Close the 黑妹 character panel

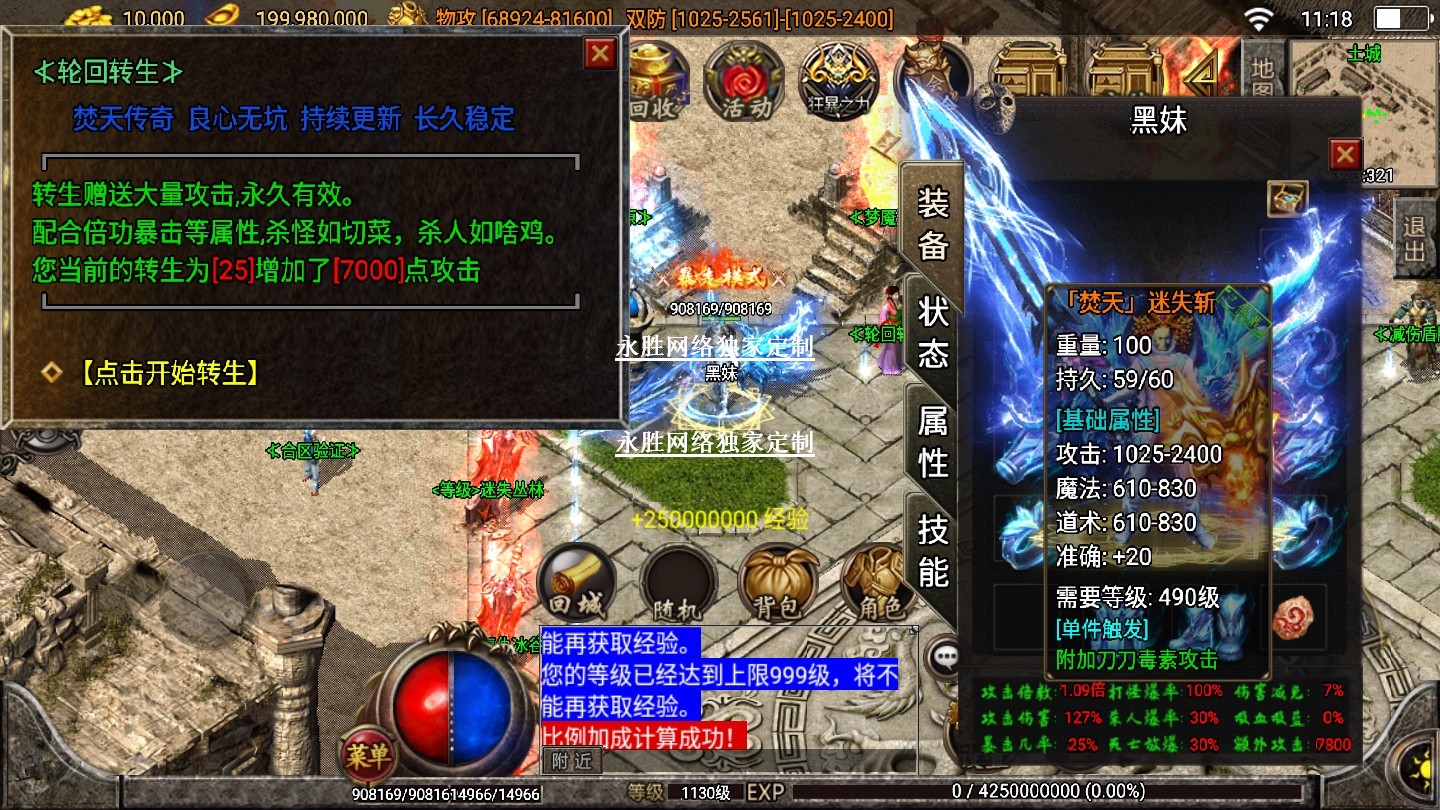pos(1345,154)
